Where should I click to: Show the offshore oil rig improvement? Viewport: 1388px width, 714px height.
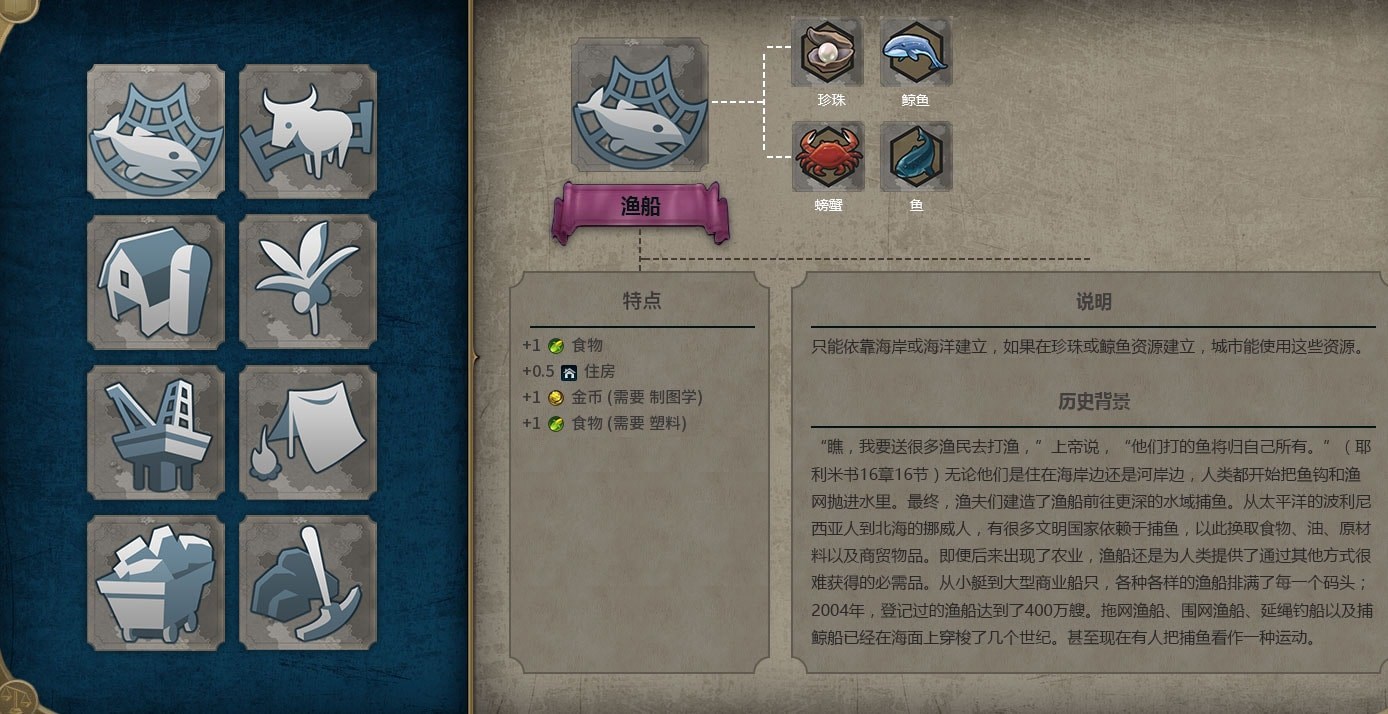tap(155, 432)
